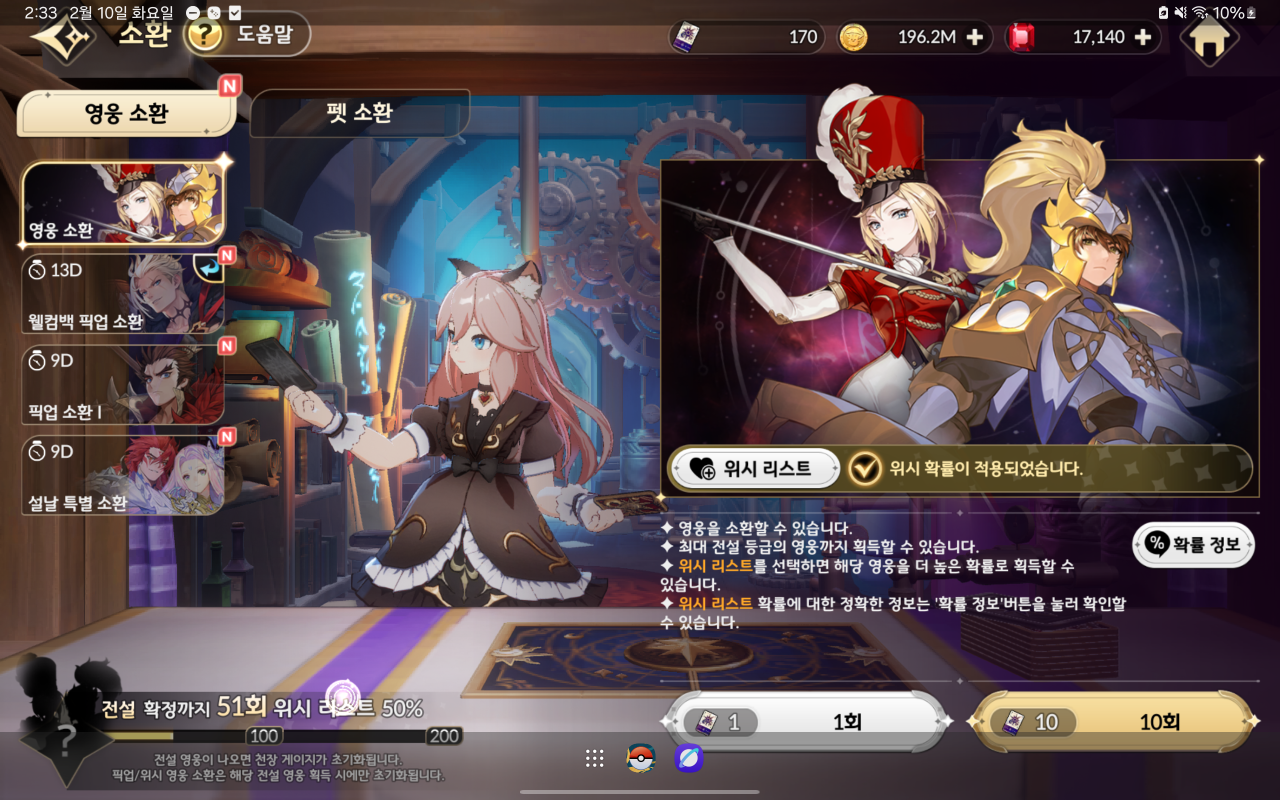
Task: Open the Pokéball app from the taskbar
Action: 639,758
